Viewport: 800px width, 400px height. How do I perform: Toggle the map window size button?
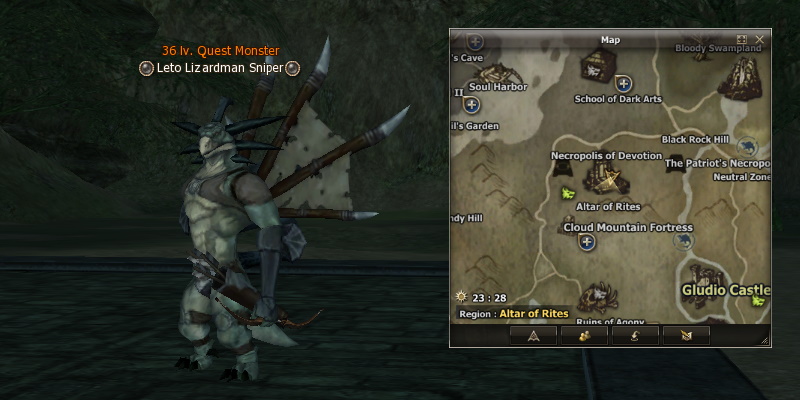742,39
